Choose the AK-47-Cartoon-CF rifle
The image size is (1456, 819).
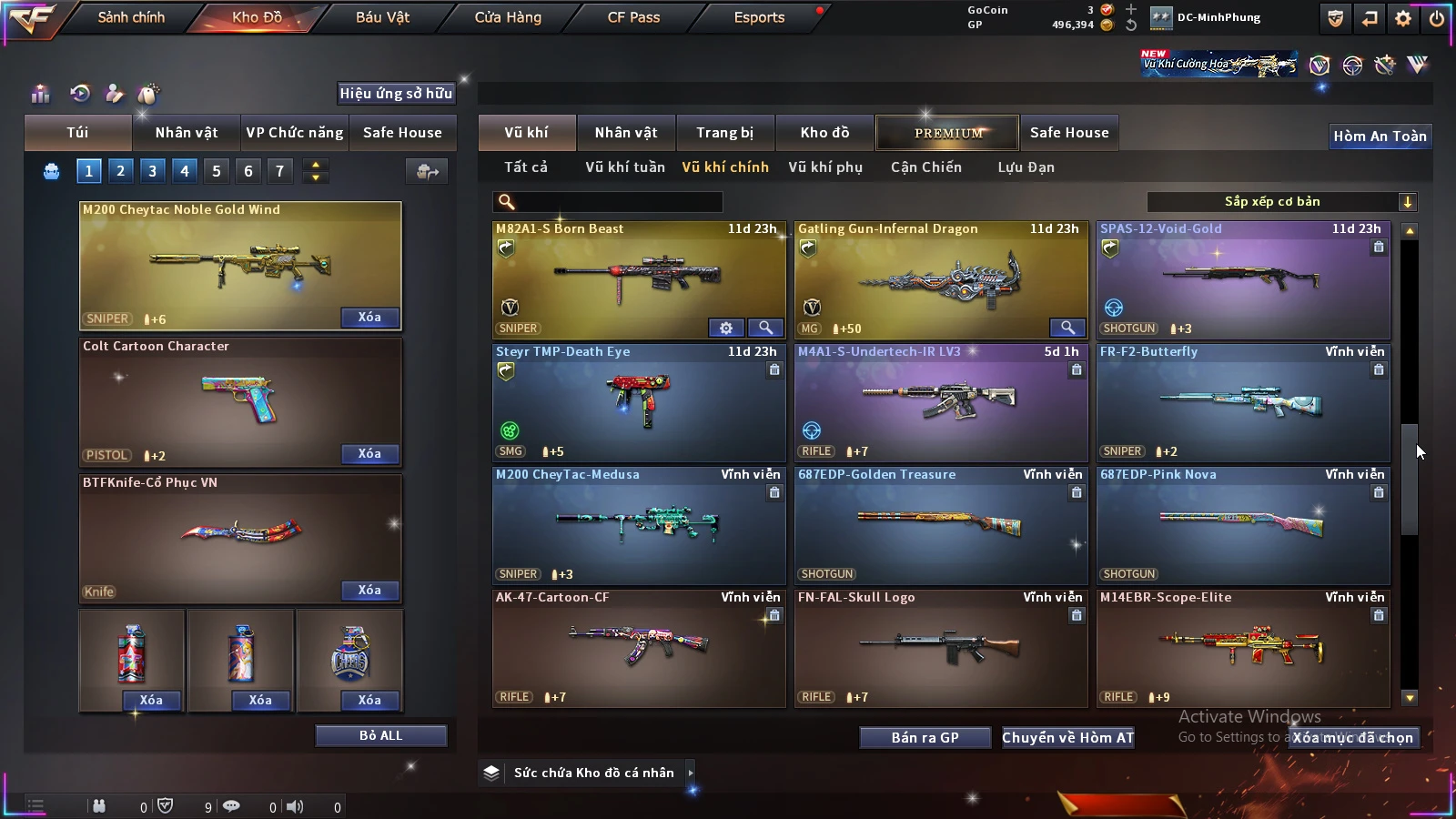point(639,648)
